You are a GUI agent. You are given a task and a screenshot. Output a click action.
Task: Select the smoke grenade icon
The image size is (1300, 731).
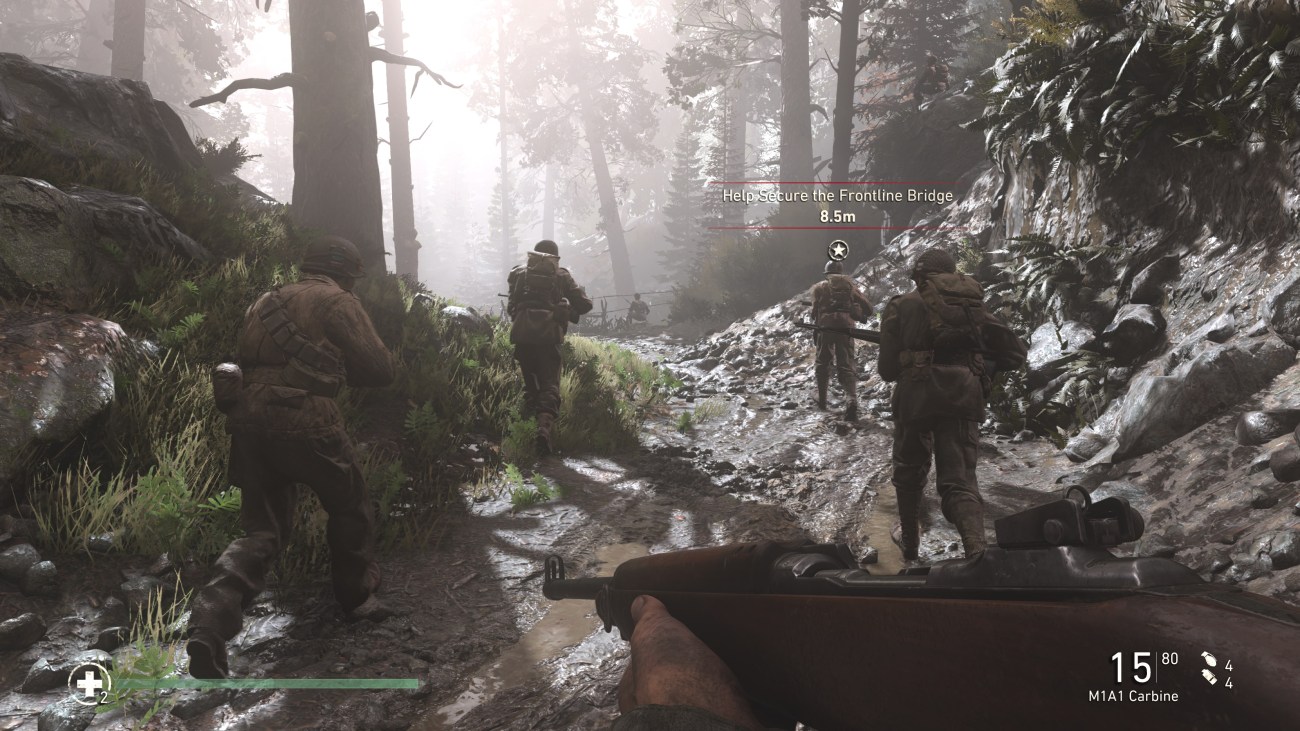coord(1208,678)
